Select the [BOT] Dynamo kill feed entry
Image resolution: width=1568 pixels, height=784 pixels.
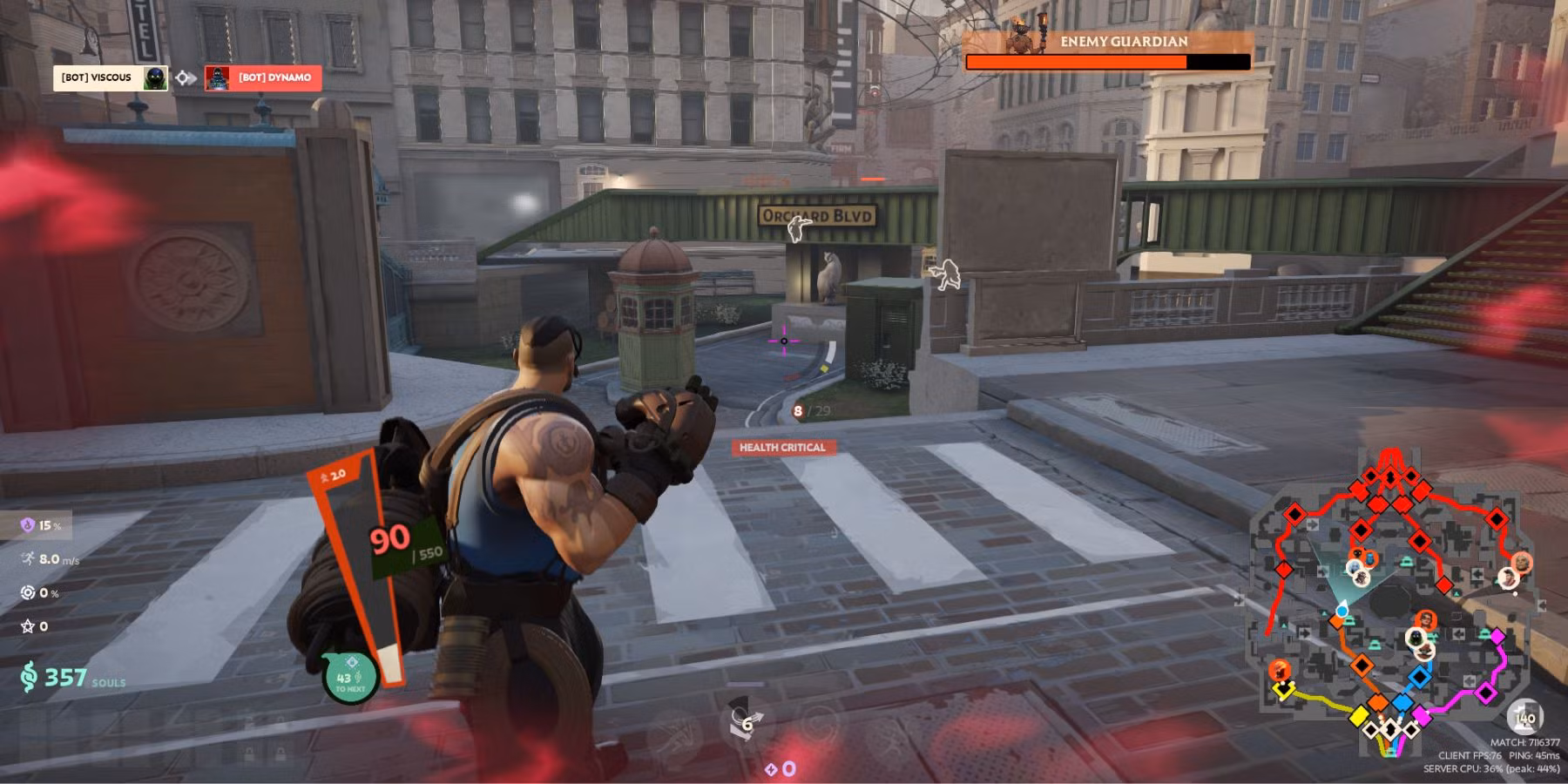click(263, 78)
